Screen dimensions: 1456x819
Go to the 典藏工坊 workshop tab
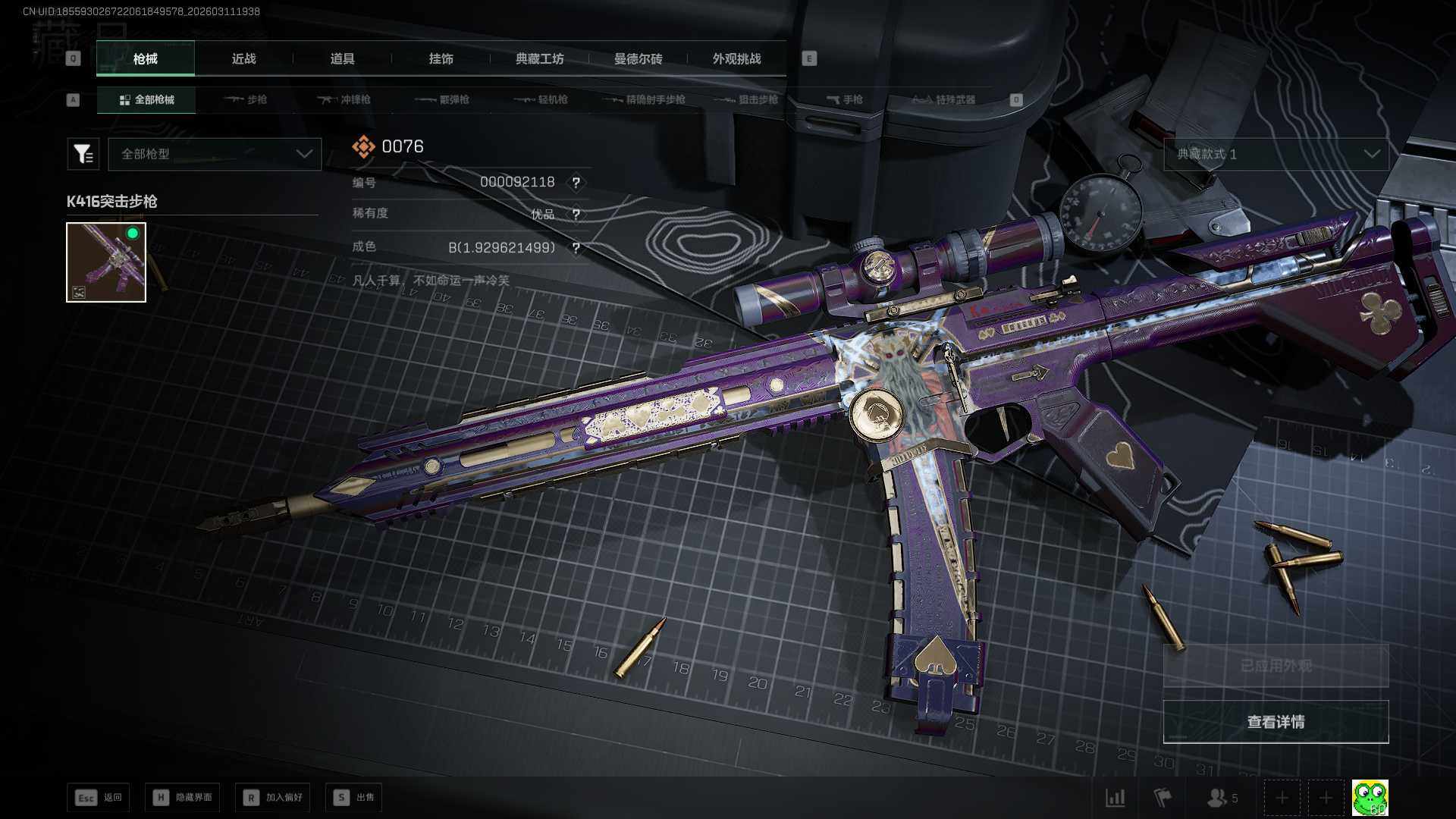click(x=539, y=59)
